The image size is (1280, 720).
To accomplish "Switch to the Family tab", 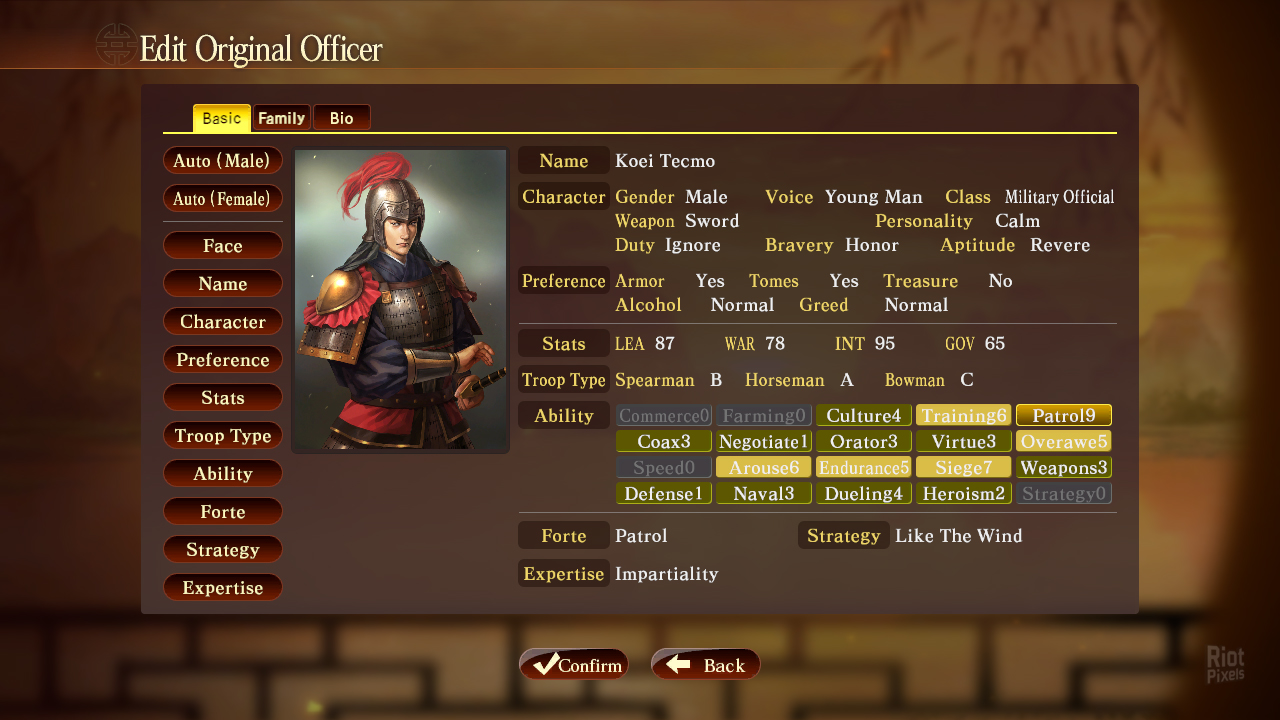I will [281, 118].
